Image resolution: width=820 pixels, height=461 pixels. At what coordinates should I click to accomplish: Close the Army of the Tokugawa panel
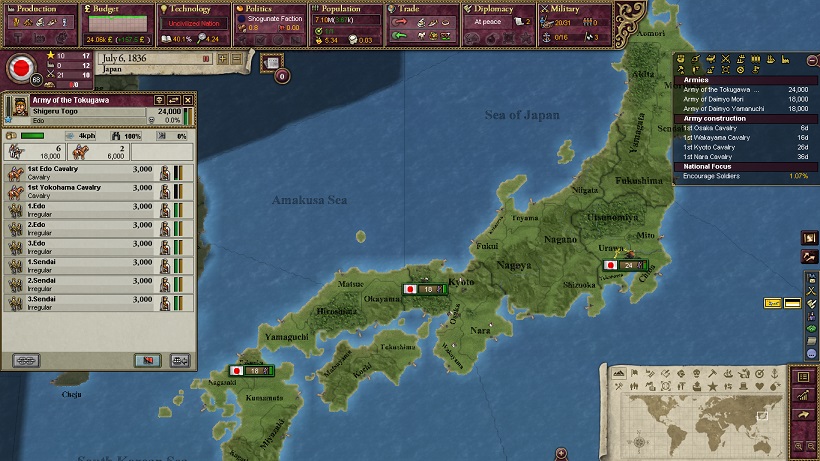187,100
